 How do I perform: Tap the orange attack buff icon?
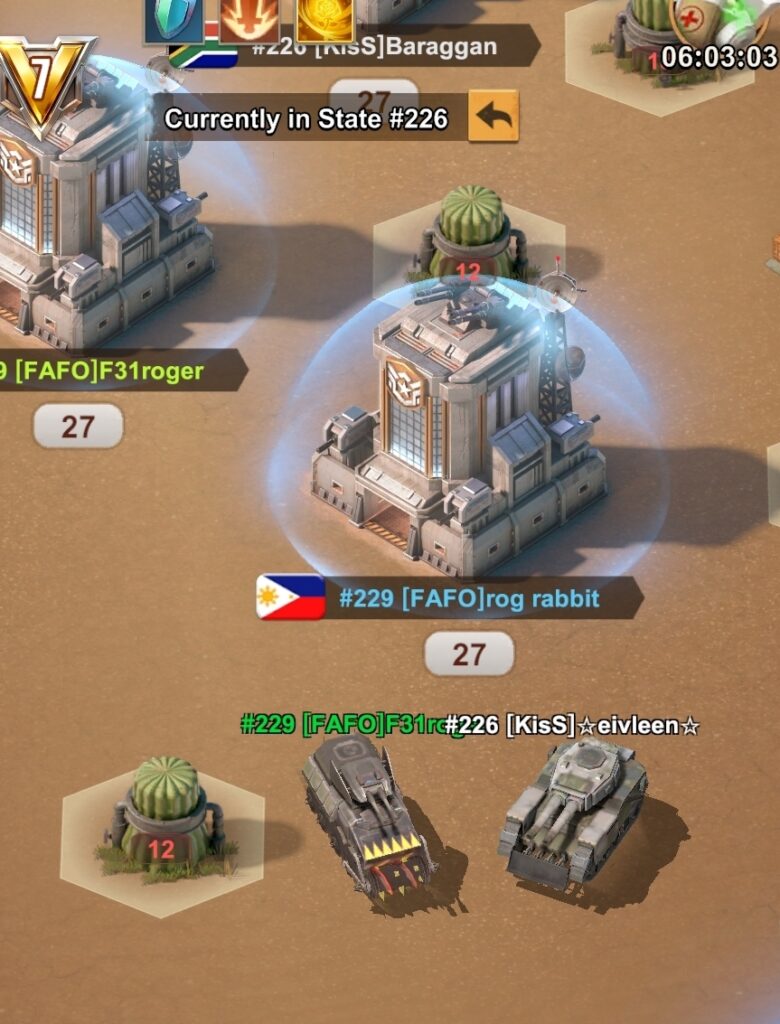(249, 18)
